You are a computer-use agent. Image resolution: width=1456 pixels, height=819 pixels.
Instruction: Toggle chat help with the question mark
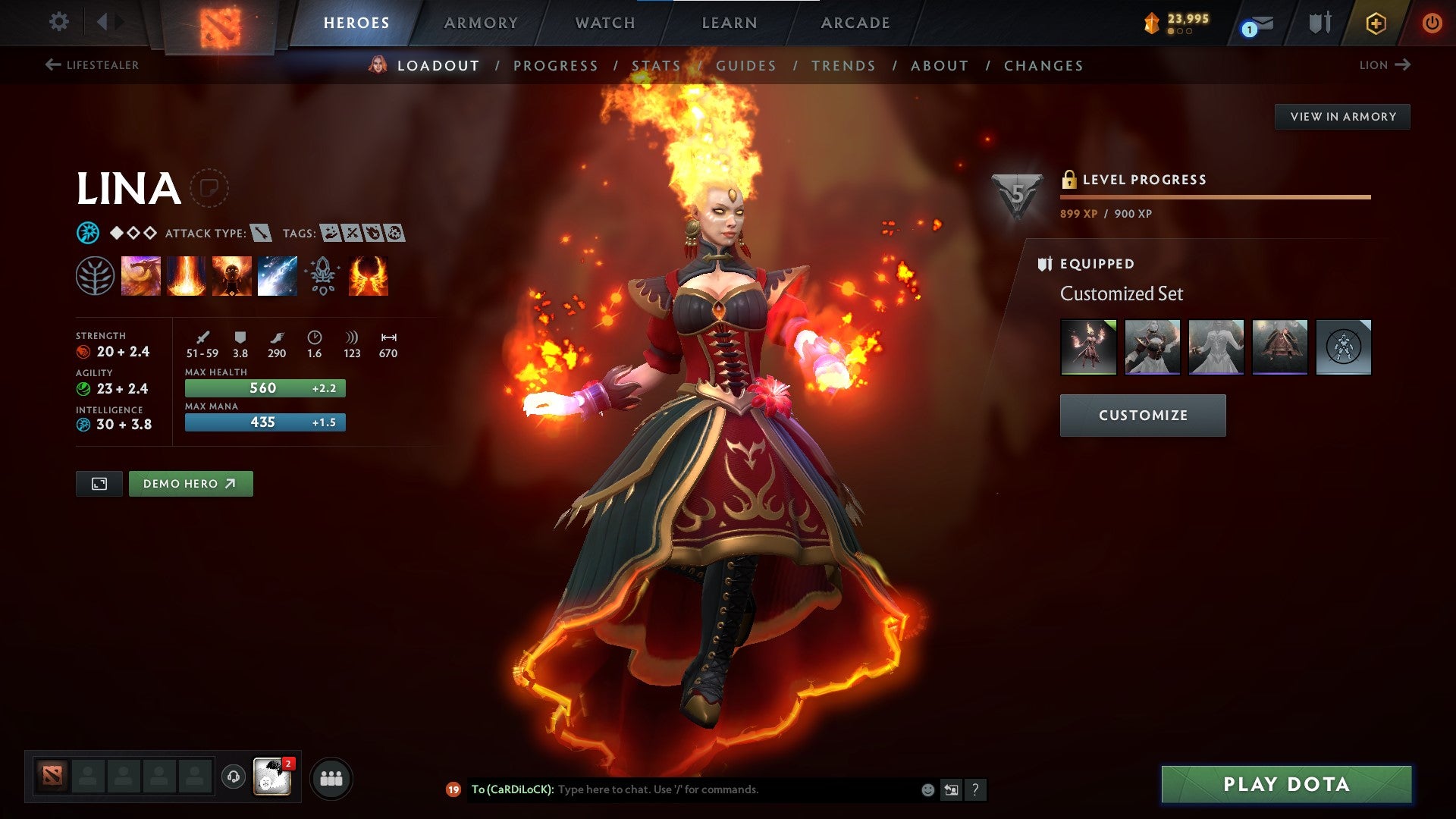click(x=976, y=789)
